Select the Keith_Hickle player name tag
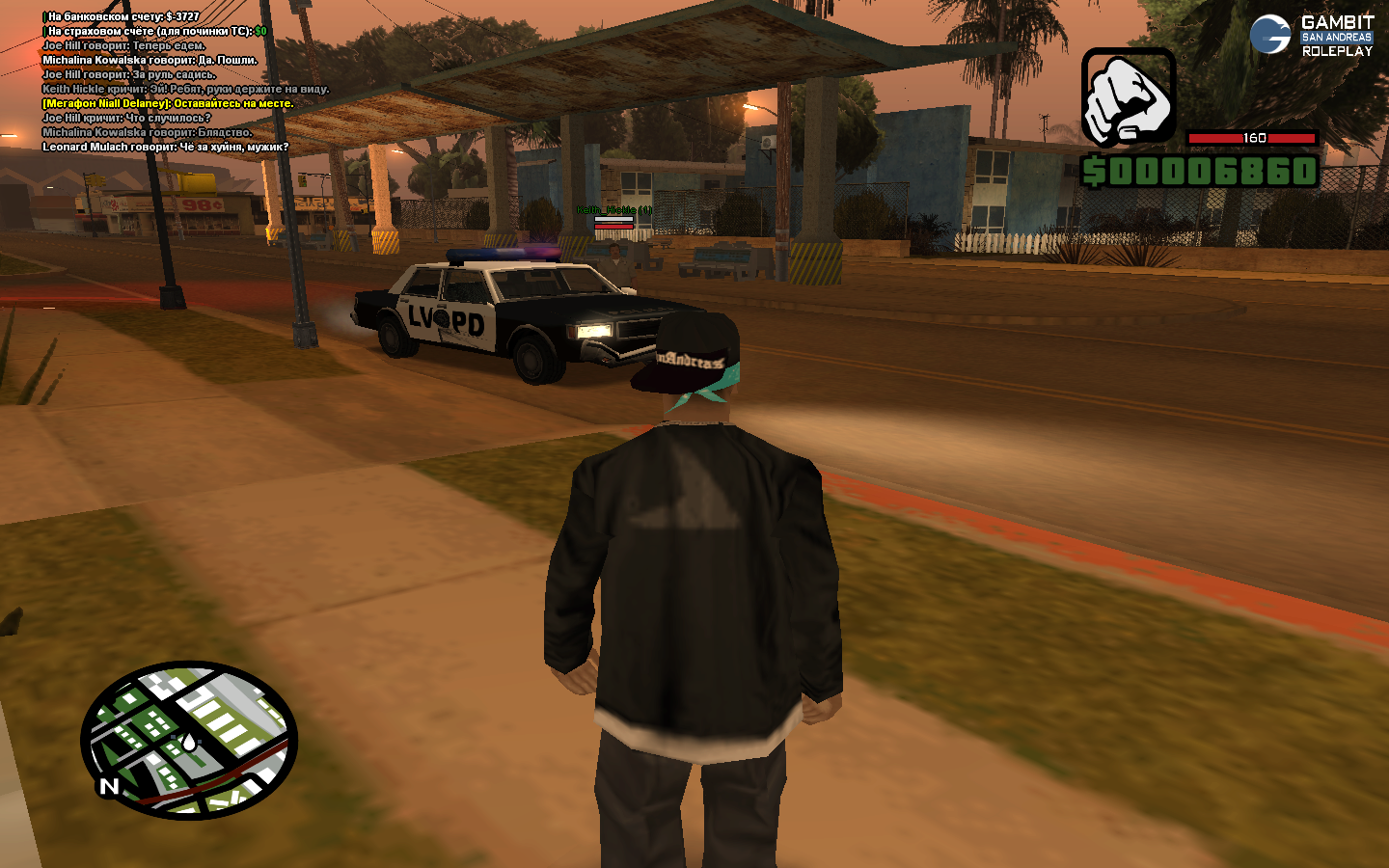 pyautogui.click(x=614, y=209)
